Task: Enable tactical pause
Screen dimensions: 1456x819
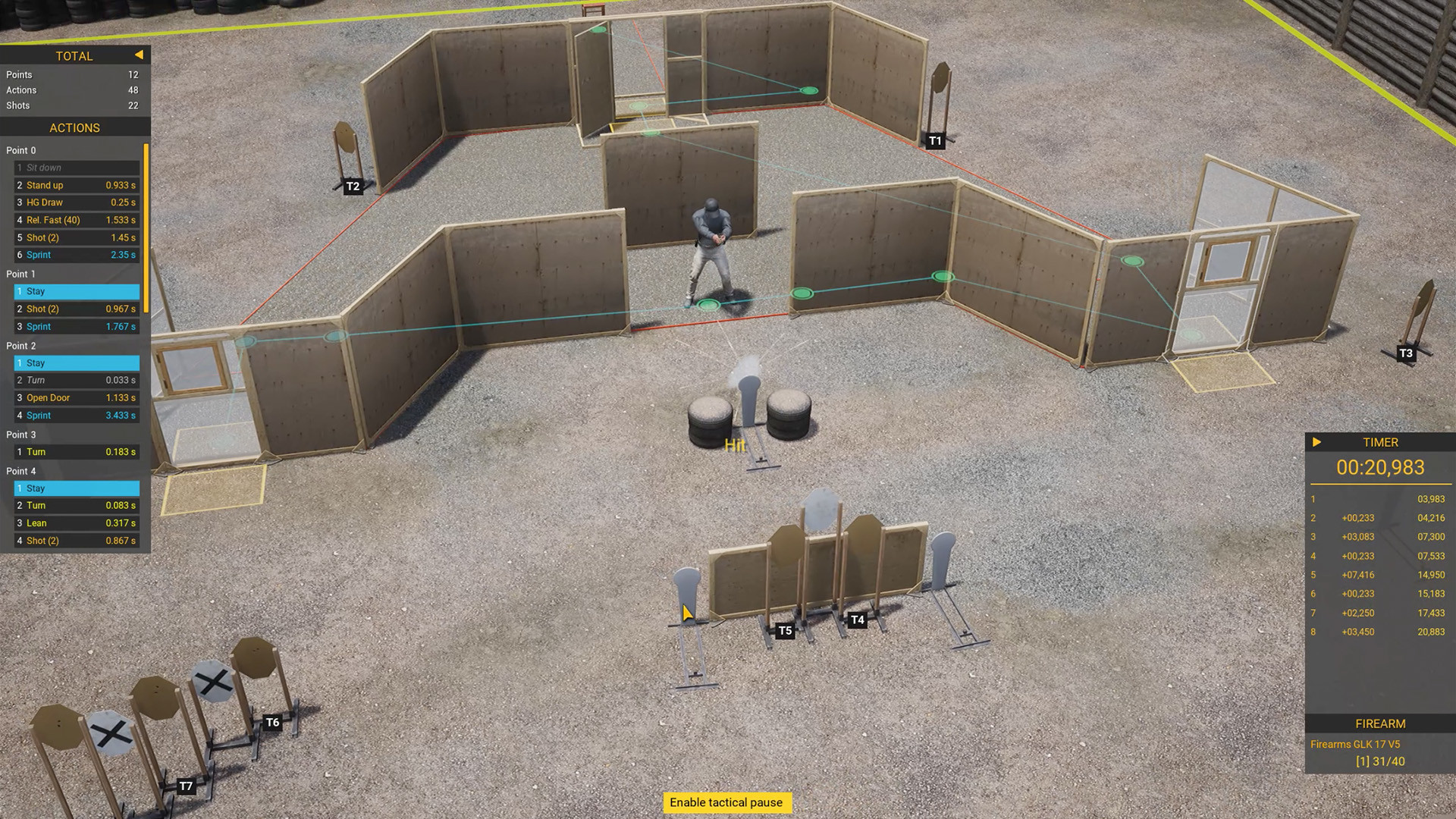Action: (726, 802)
